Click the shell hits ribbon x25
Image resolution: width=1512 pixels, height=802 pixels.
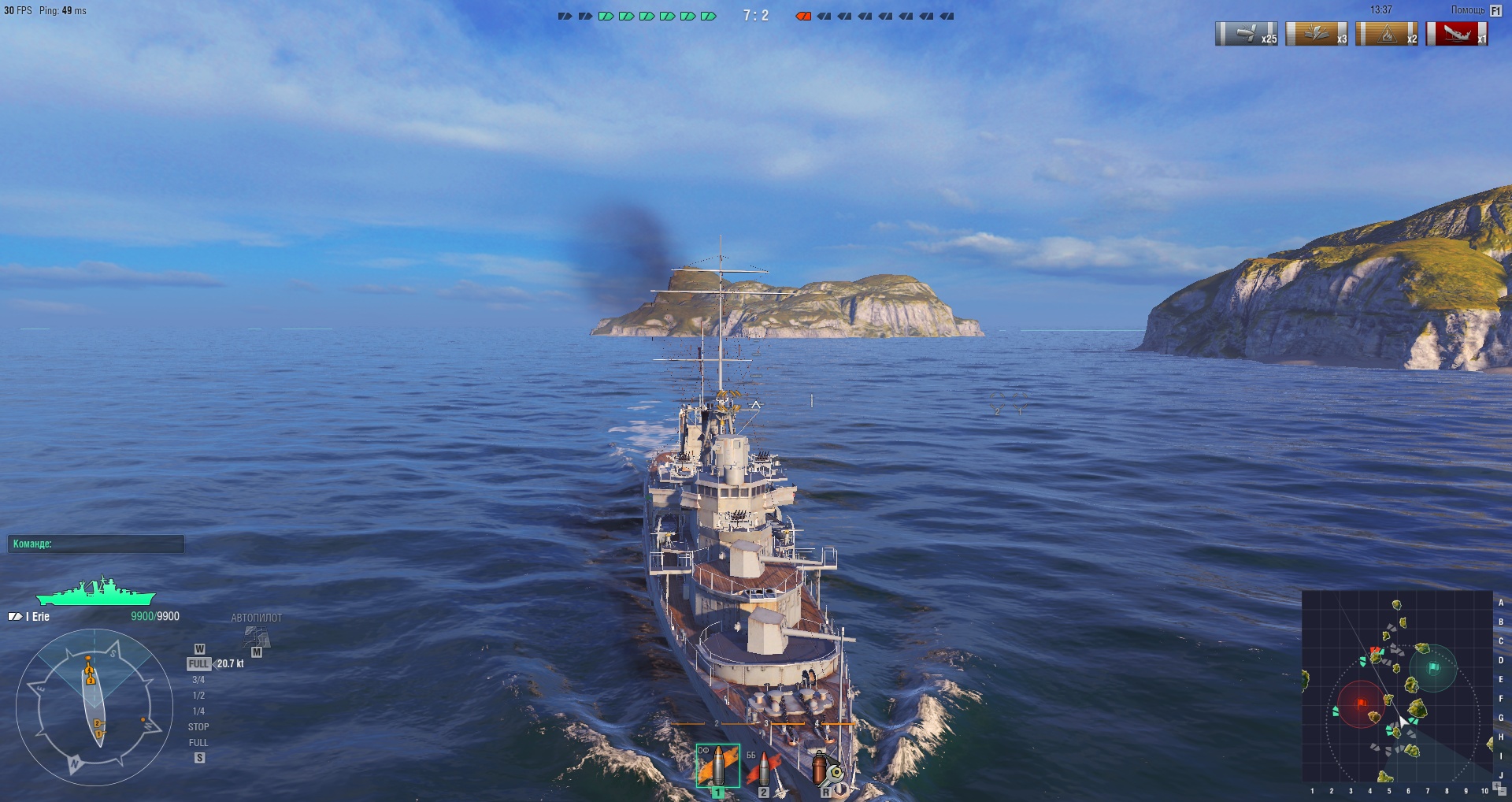[1247, 34]
